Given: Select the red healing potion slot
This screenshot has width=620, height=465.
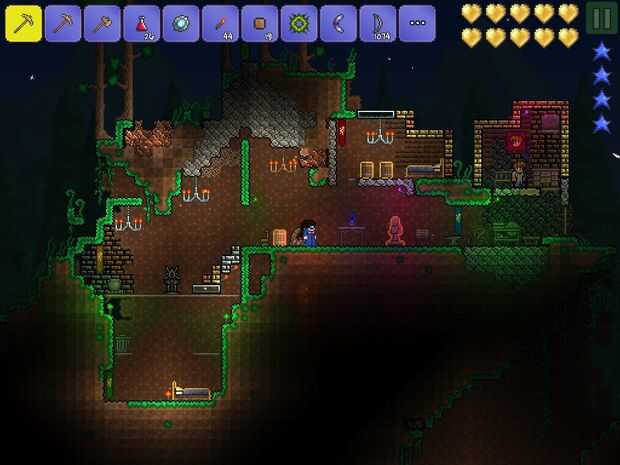Looking at the screenshot, I should (141, 23).
